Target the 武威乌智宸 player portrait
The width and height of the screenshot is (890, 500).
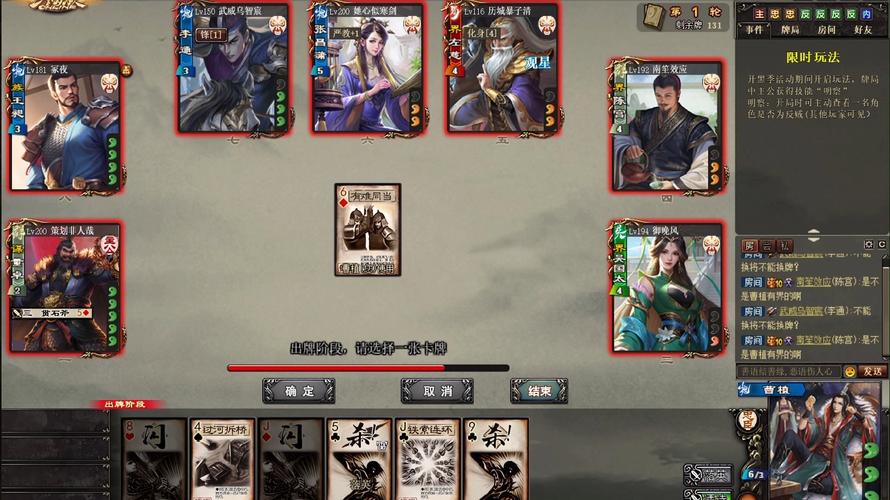coord(234,68)
